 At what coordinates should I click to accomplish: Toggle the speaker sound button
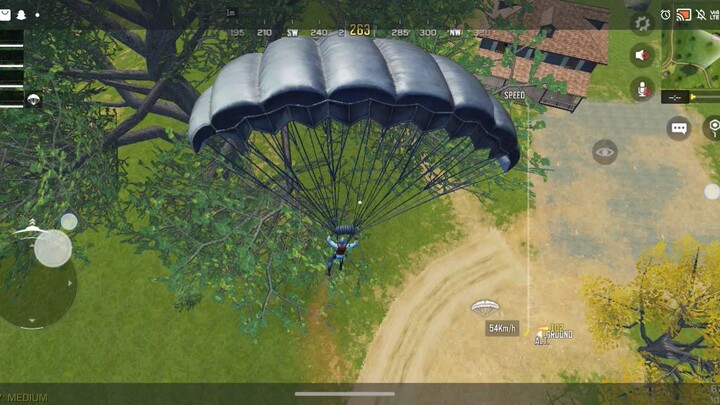(642, 56)
